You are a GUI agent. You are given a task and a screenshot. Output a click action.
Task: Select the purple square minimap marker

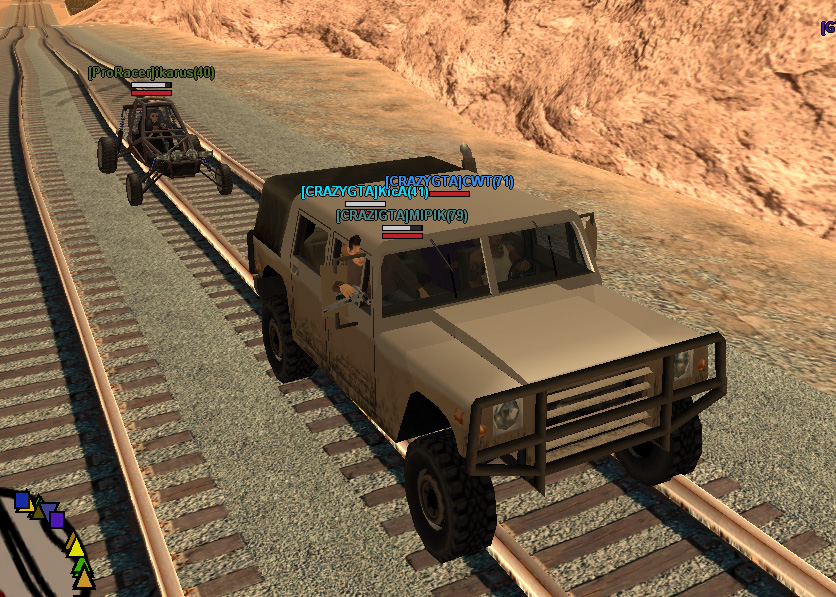[x=57, y=520]
